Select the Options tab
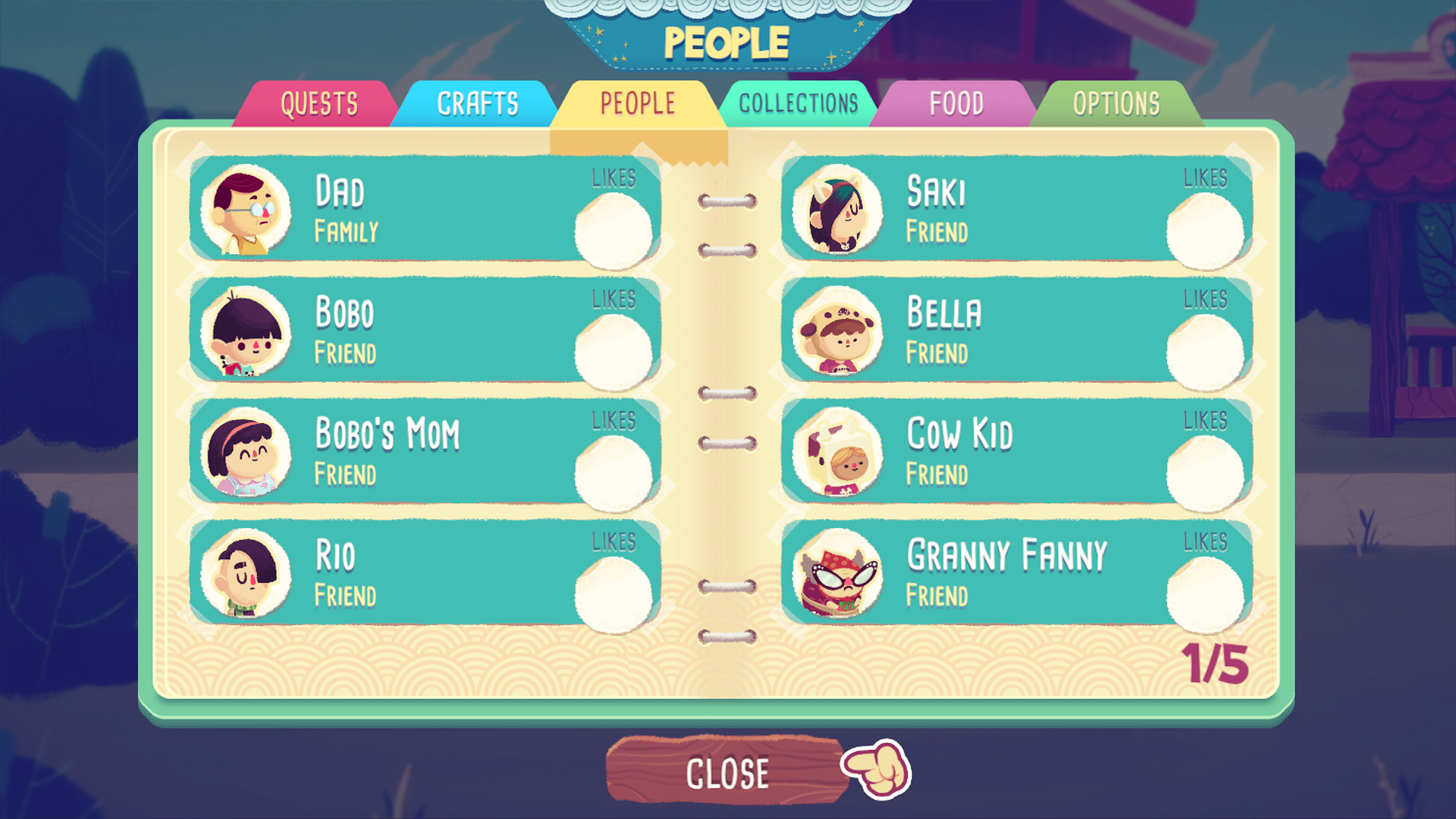Image resolution: width=1456 pixels, height=819 pixels. point(1115,103)
